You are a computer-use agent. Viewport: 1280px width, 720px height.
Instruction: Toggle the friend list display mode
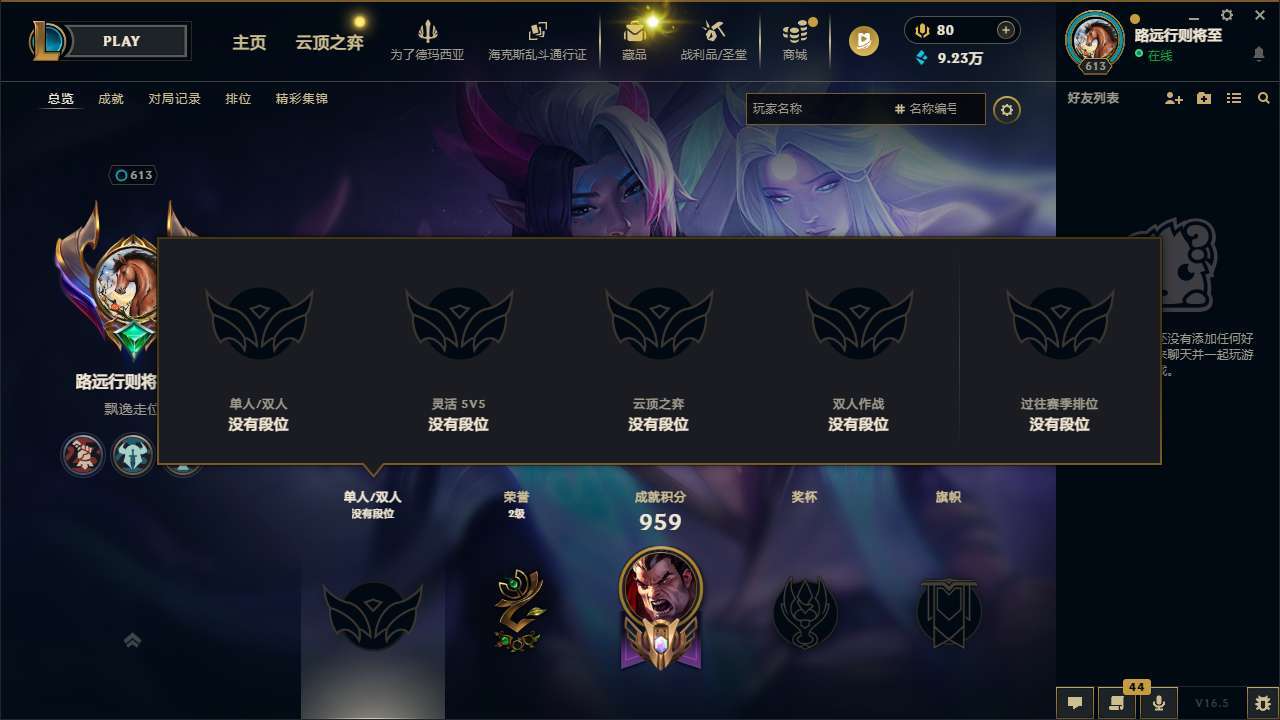coord(1233,98)
